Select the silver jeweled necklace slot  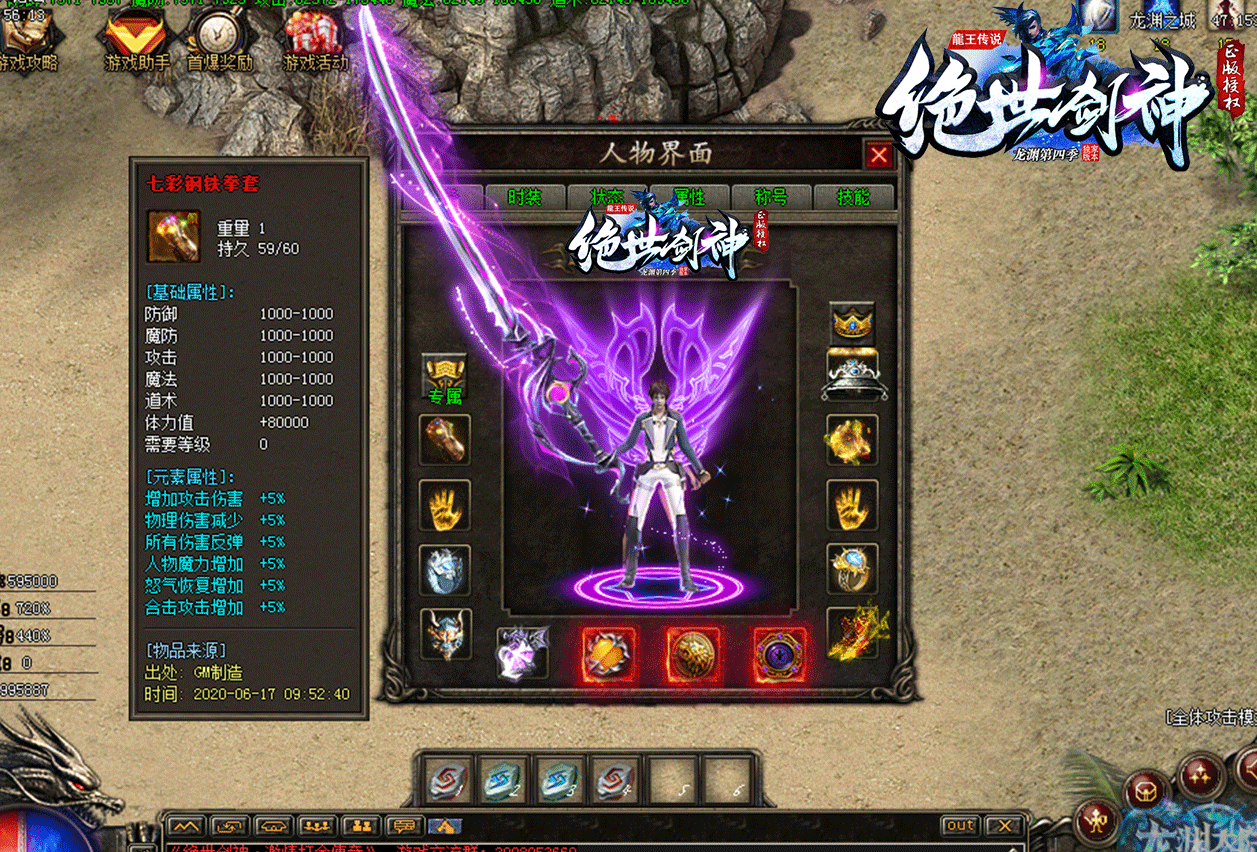[852, 375]
